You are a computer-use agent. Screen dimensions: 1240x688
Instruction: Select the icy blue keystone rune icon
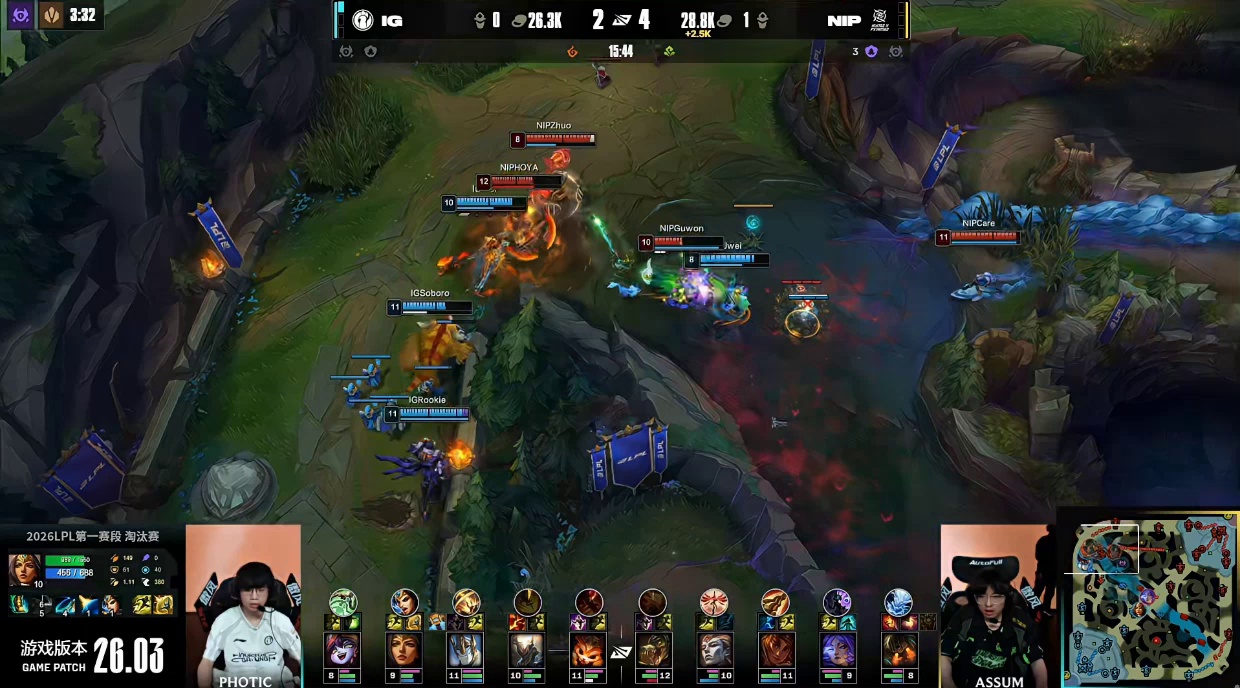pos(897,601)
